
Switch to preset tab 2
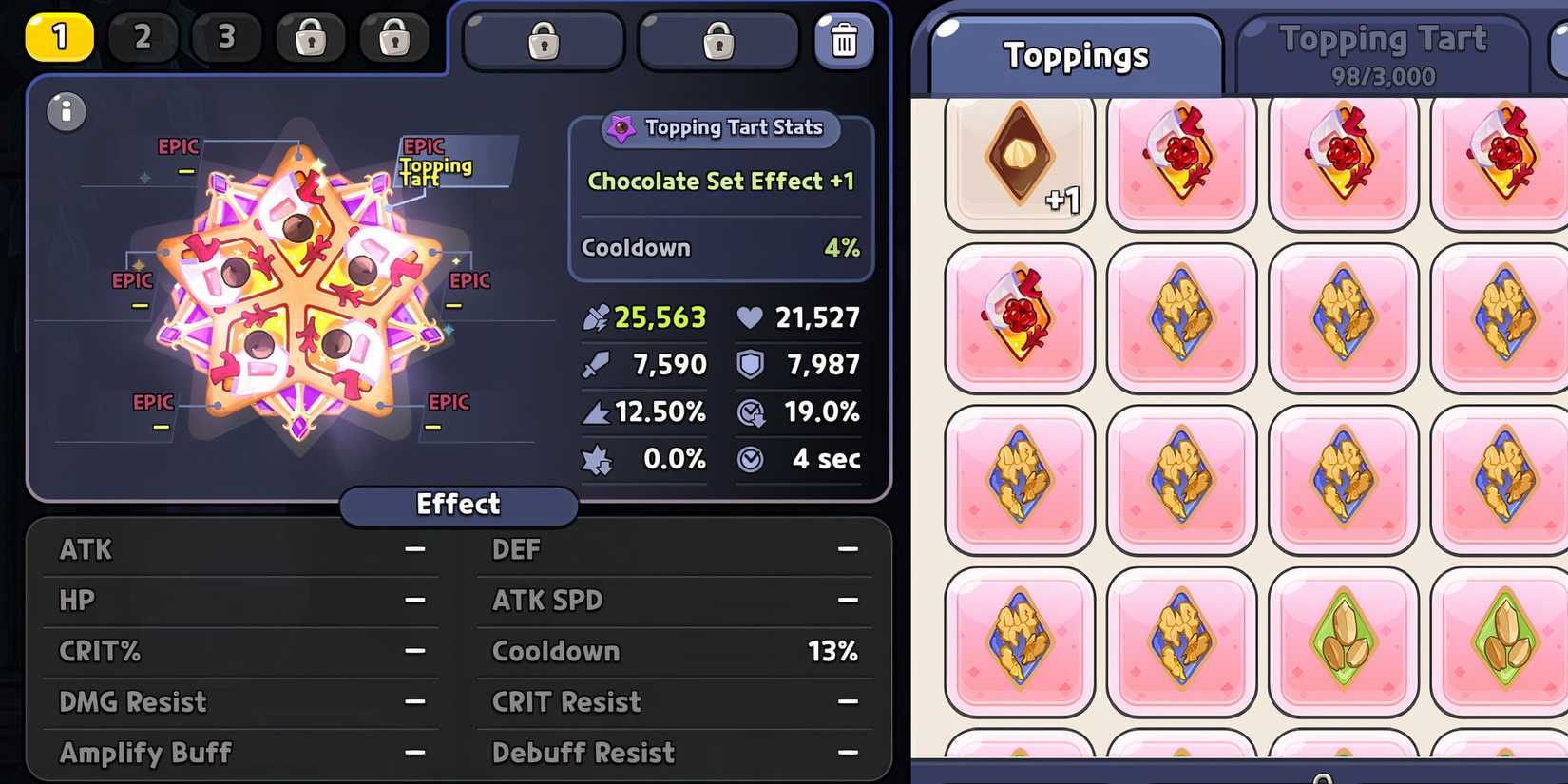(143, 38)
